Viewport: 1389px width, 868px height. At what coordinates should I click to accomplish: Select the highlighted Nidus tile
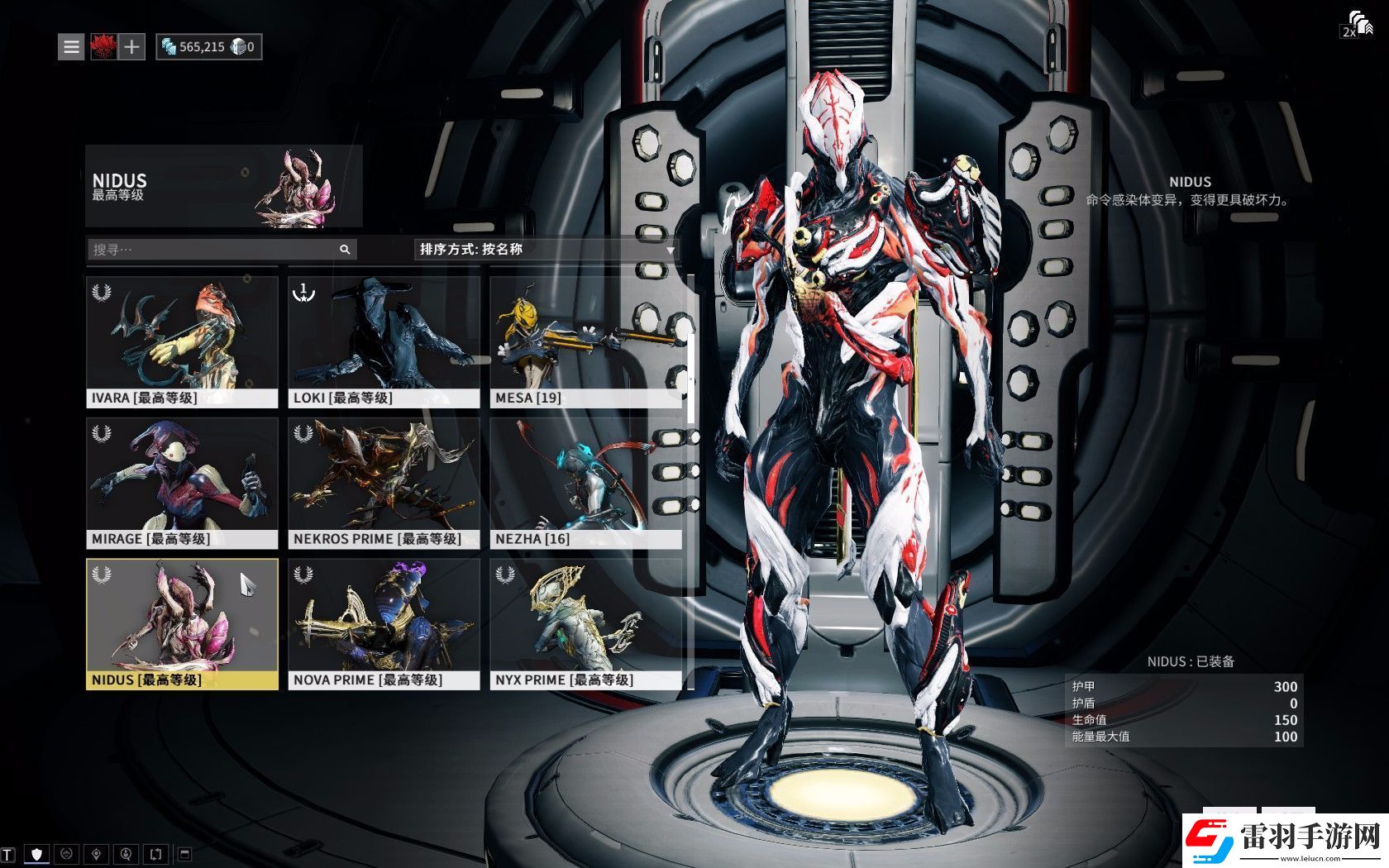point(182,624)
